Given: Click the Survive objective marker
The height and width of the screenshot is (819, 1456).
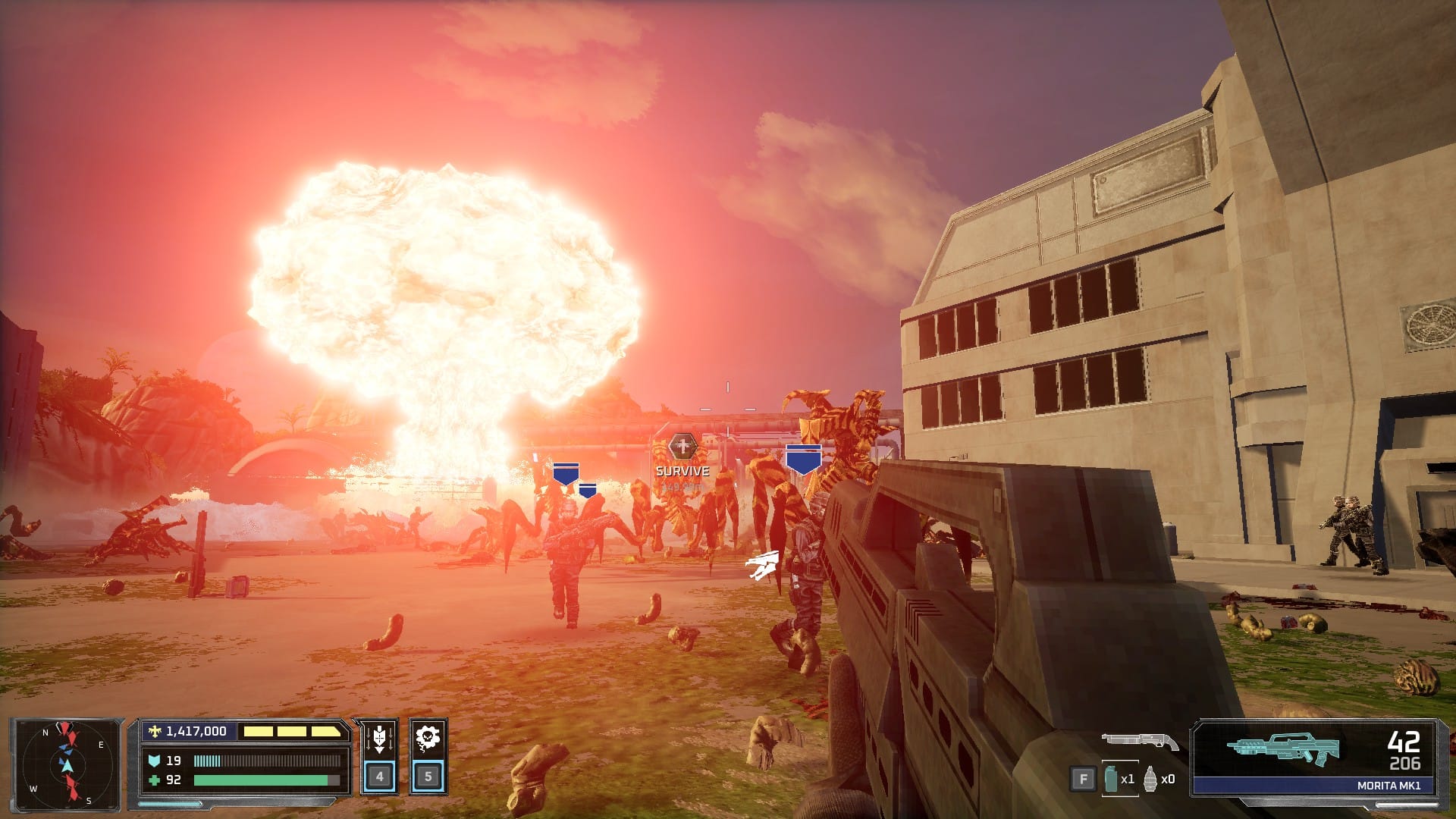Looking at the screenshot, I should click(x=682, y=447).
